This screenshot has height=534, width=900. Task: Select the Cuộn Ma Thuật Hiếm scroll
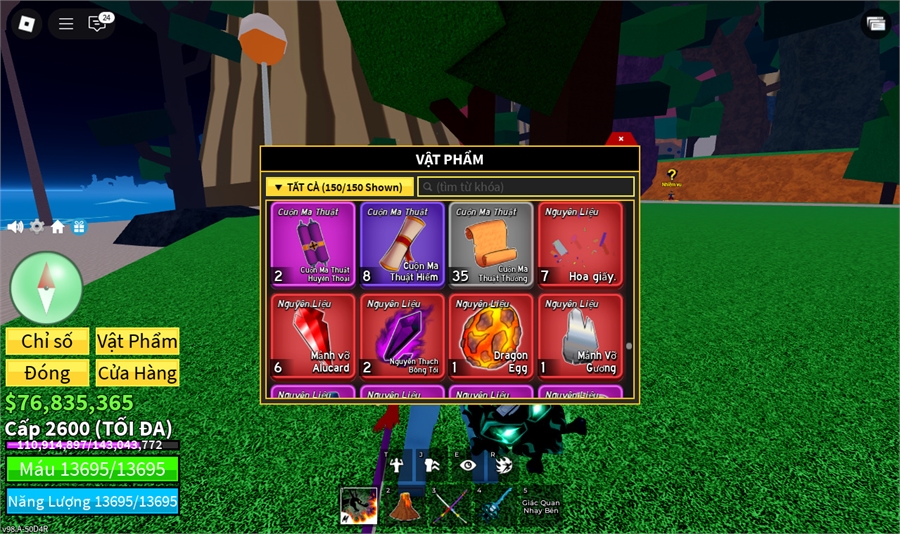pos(401,245)
